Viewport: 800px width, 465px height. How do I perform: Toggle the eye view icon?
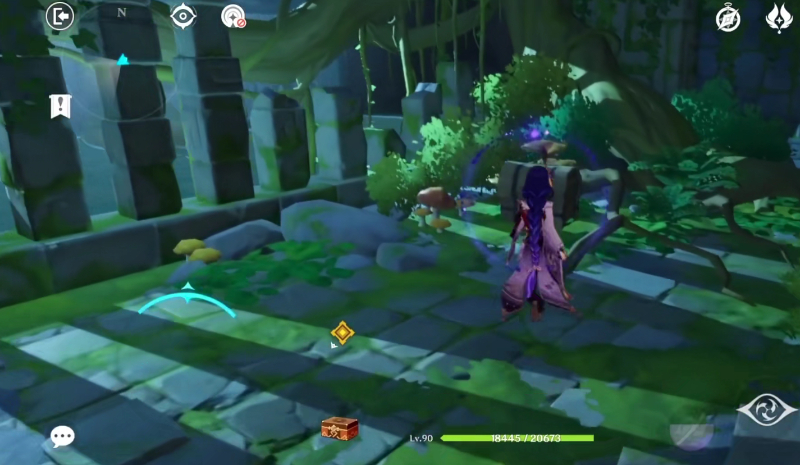pos(183,15)
